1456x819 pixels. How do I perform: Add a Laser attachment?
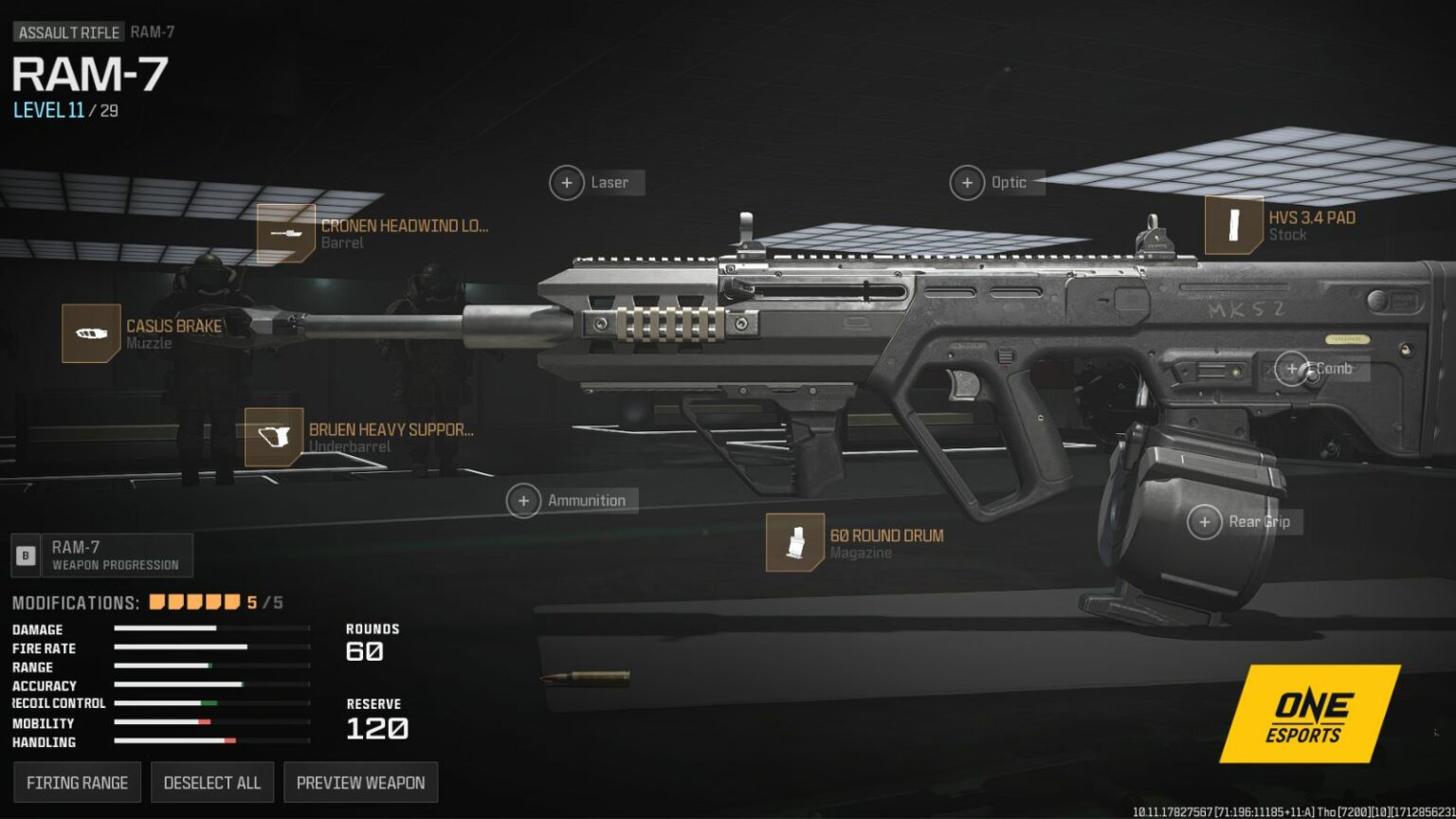(x=567, y=183)
